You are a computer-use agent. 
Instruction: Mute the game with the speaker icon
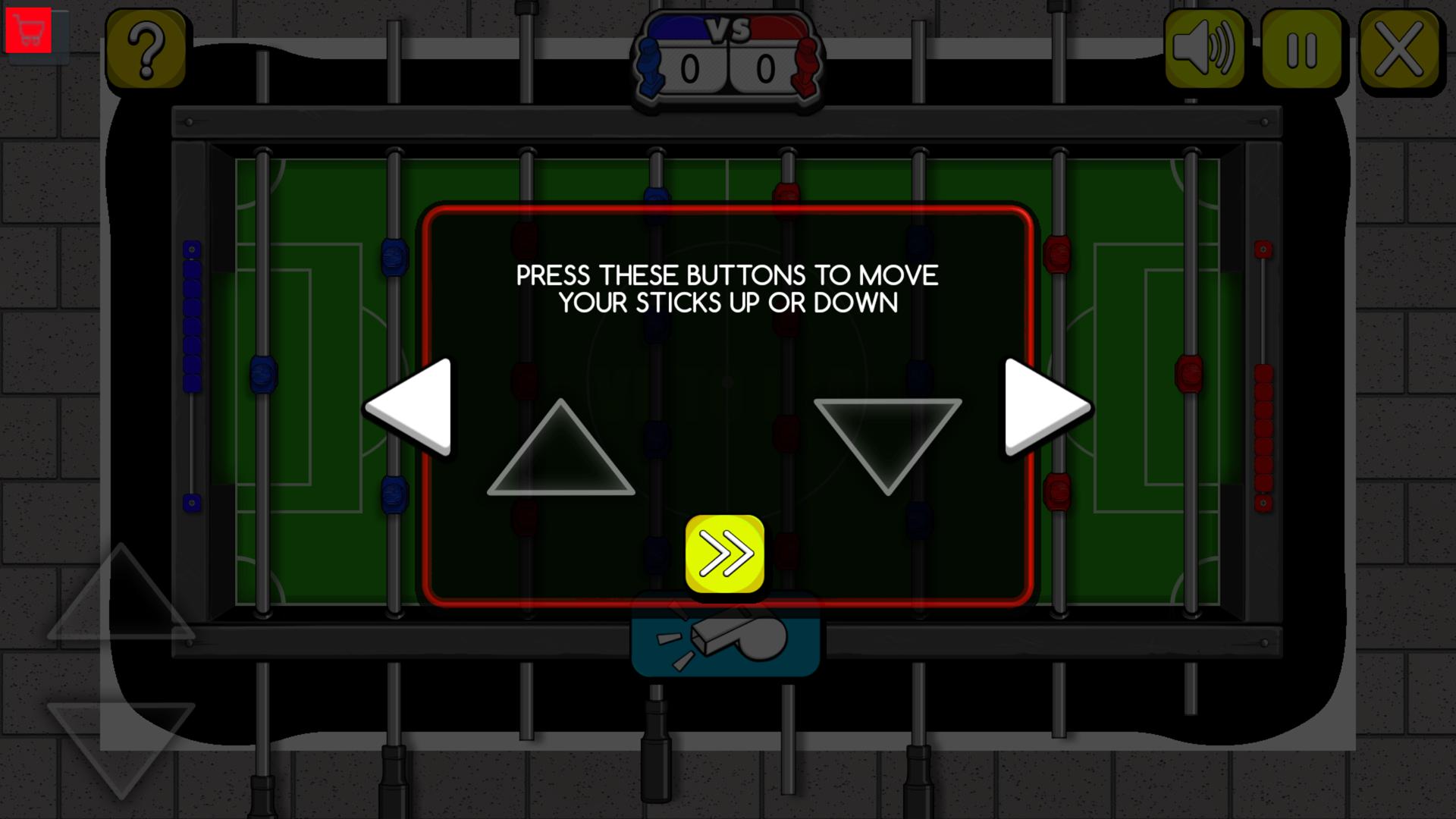click(1205, 49)
